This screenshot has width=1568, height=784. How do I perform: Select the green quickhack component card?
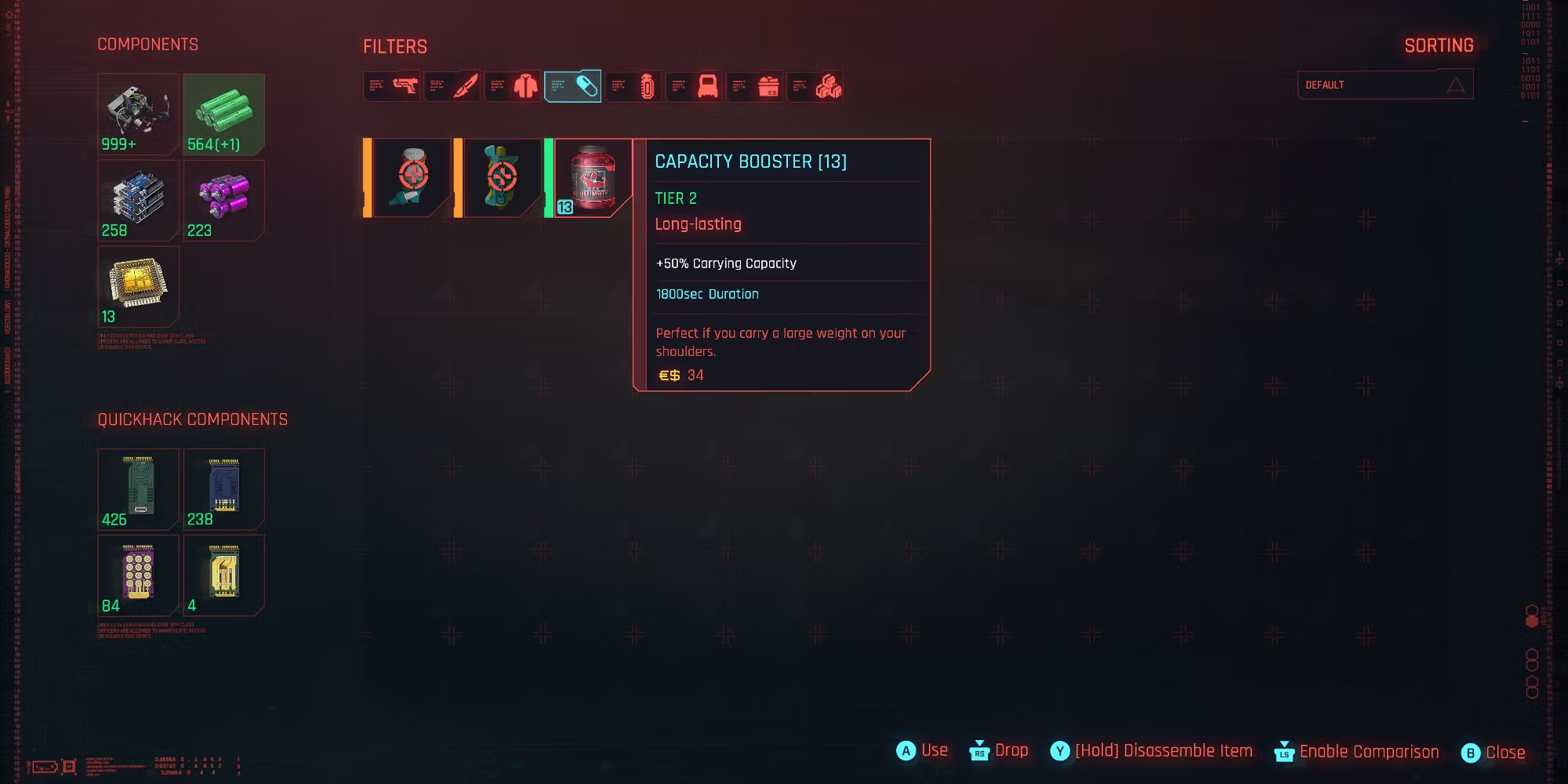[138, 489]
